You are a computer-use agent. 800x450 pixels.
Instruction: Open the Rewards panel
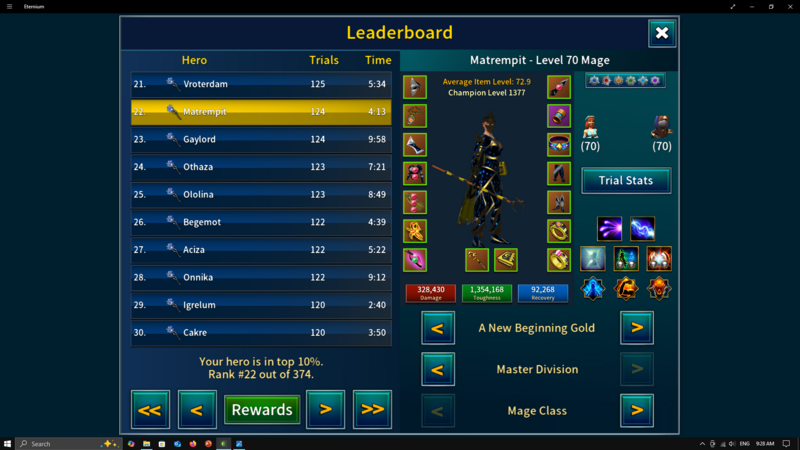coord(262,409)
